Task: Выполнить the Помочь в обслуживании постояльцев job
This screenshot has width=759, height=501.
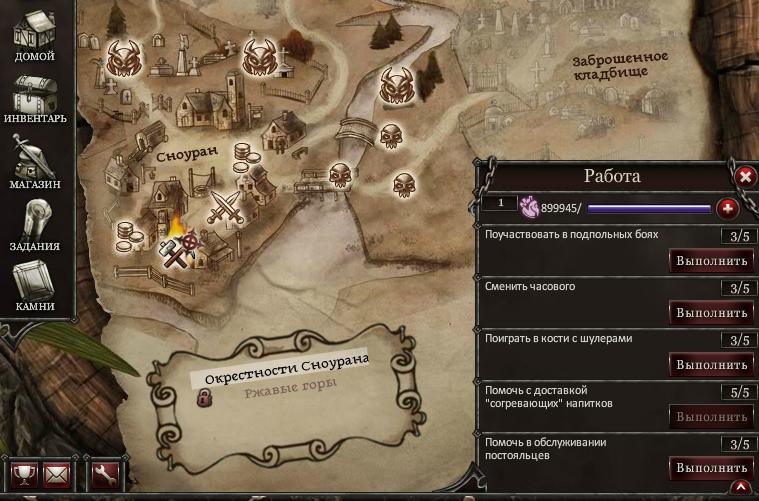Action: point(711,468)
